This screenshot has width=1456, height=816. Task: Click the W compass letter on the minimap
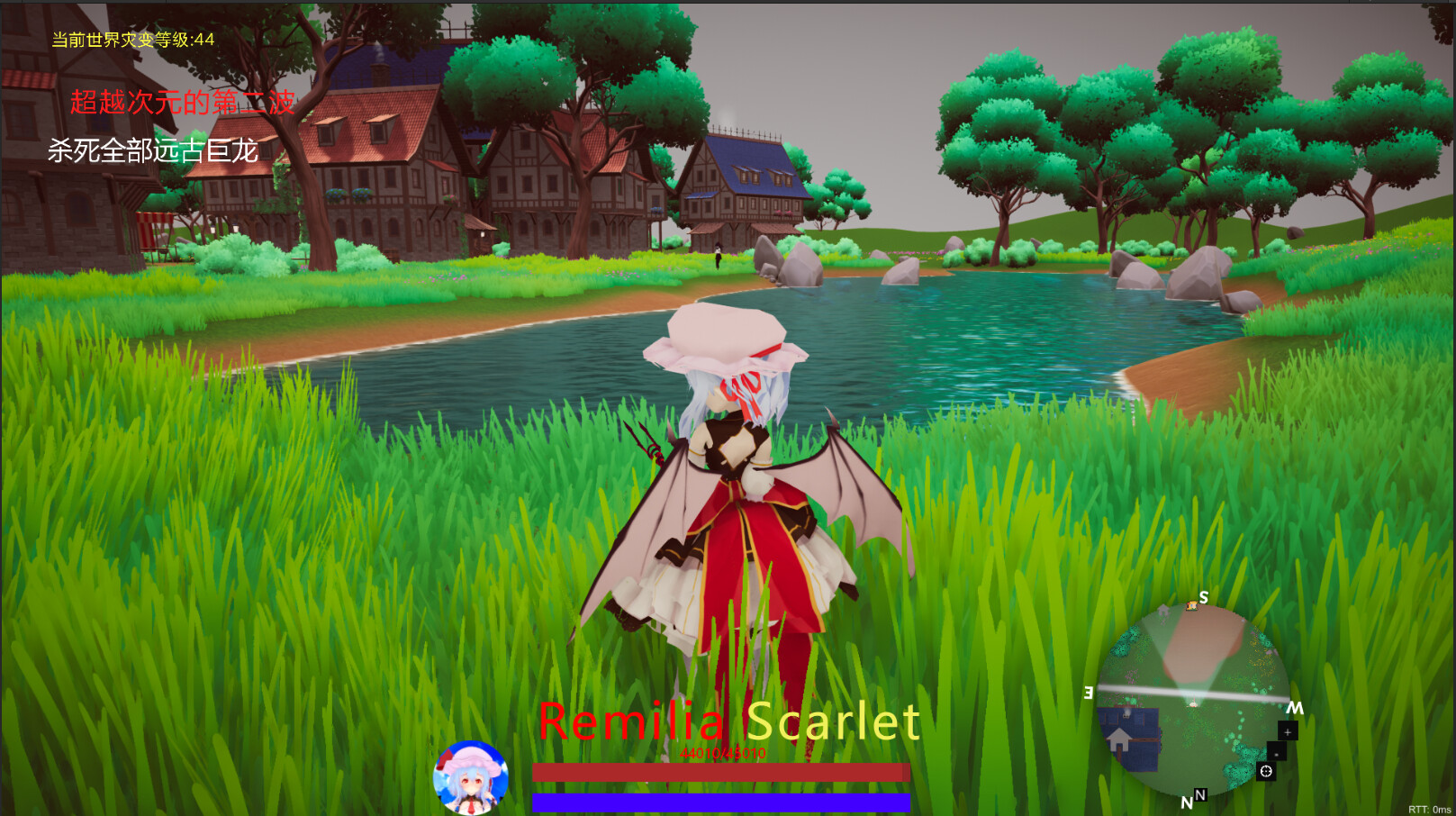[1295, 707]
